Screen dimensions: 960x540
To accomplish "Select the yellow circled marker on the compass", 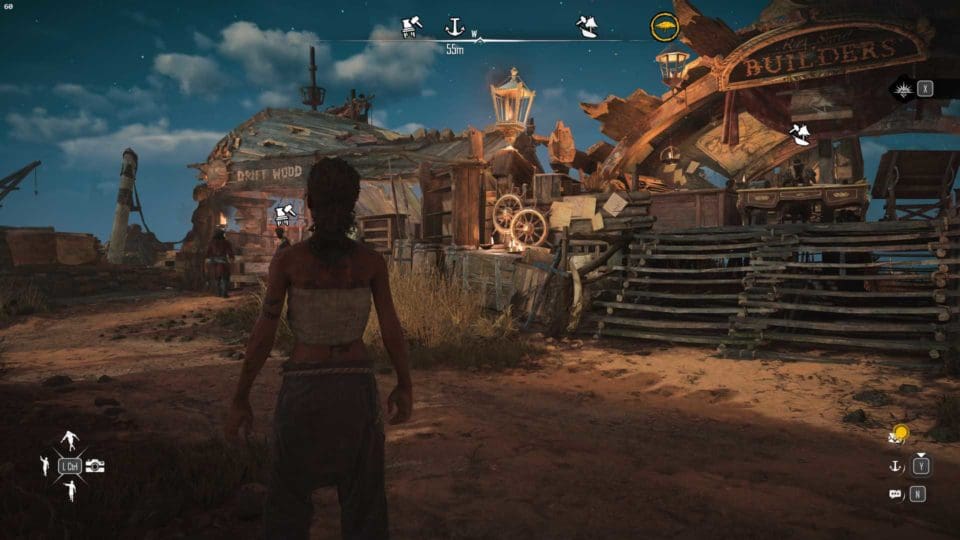I will point(664,26).
